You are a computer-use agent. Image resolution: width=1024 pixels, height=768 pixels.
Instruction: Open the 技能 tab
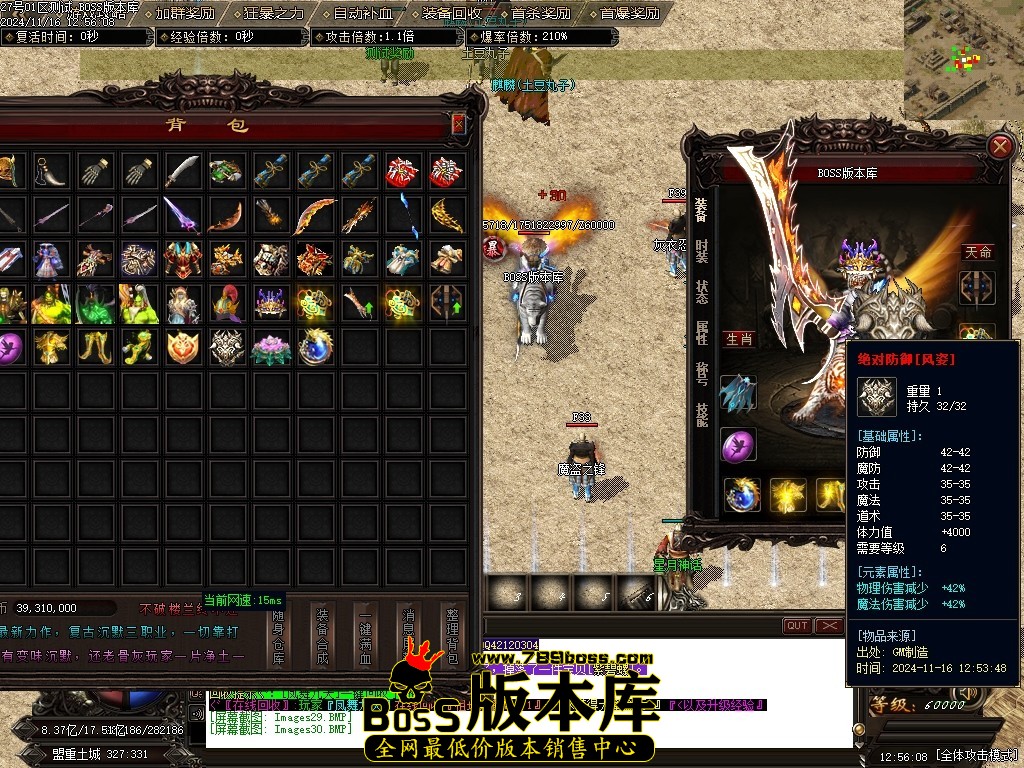click(x=702, y=415)
